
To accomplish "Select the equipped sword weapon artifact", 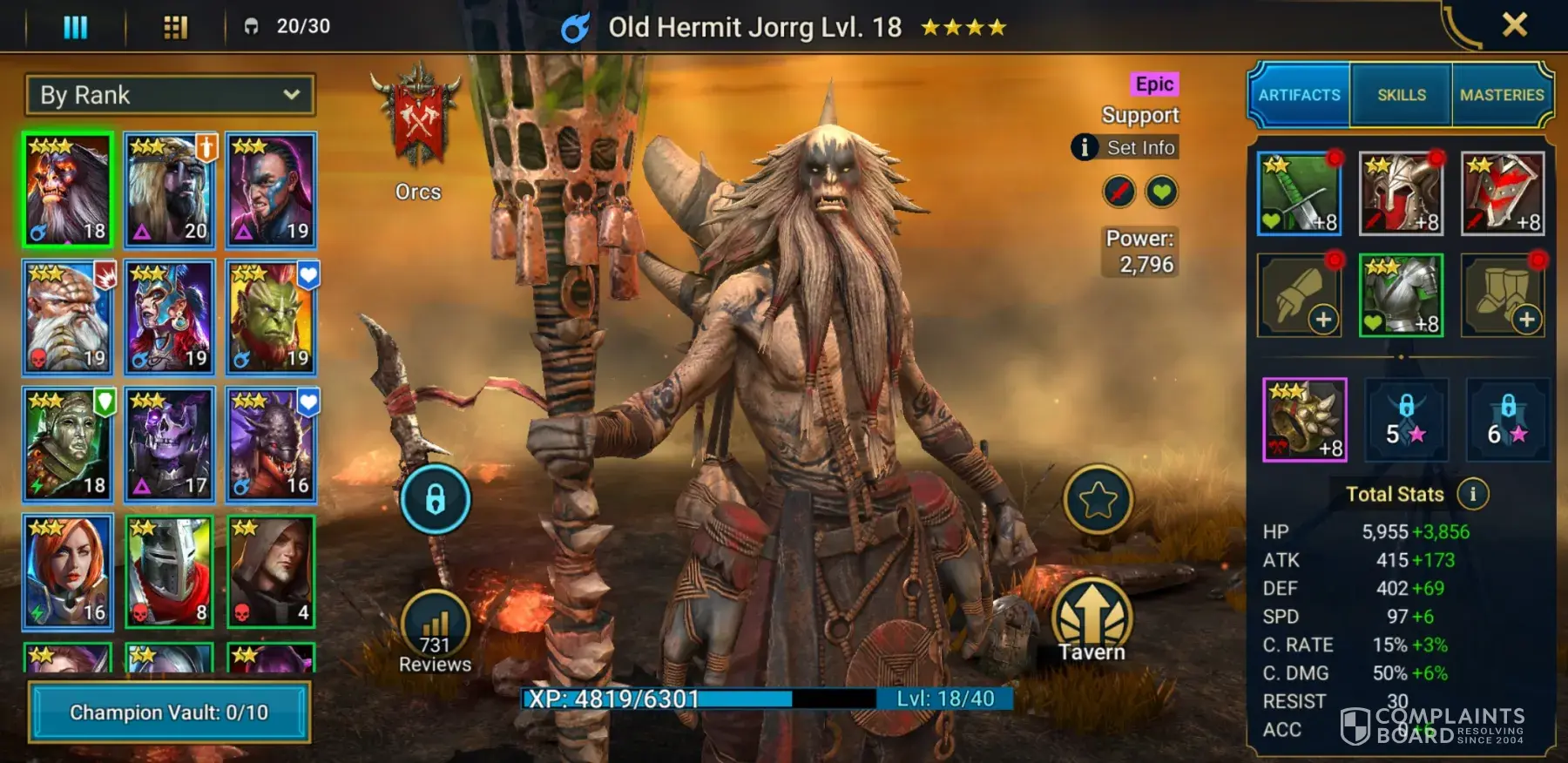I will 1300,193.
